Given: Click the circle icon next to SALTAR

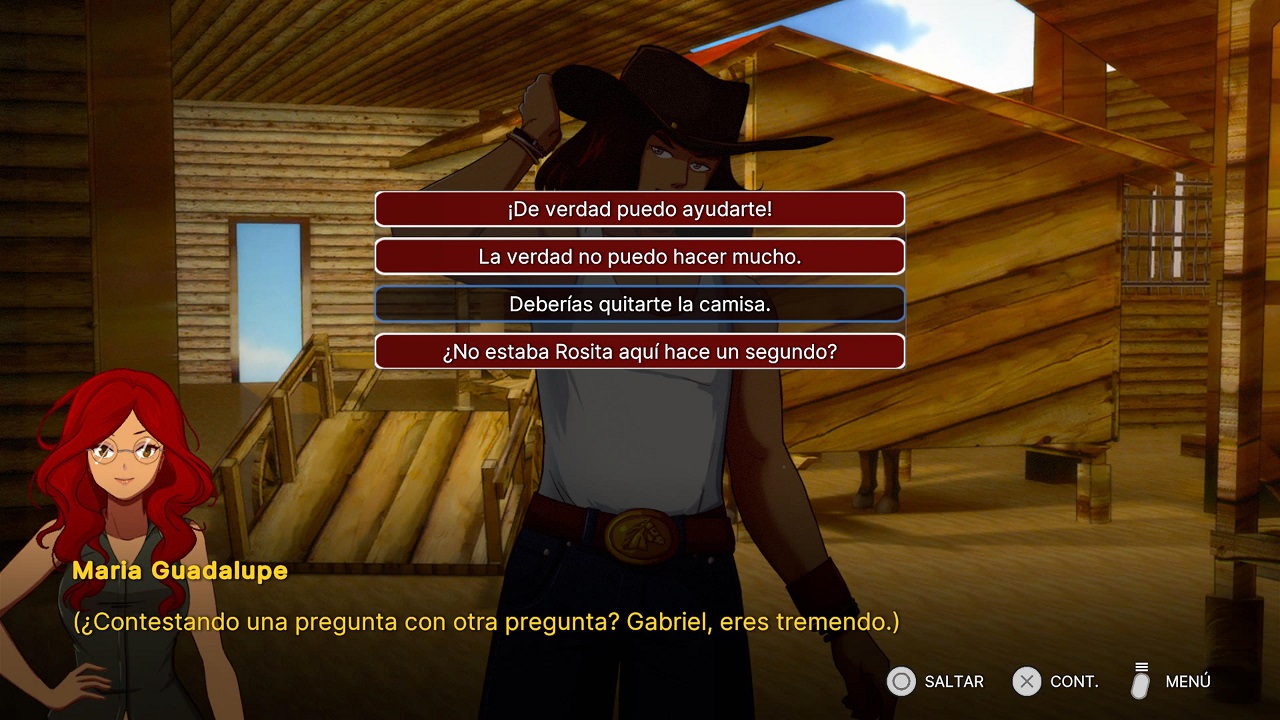Looking at the screenshot, I should (x=903, y=681).
